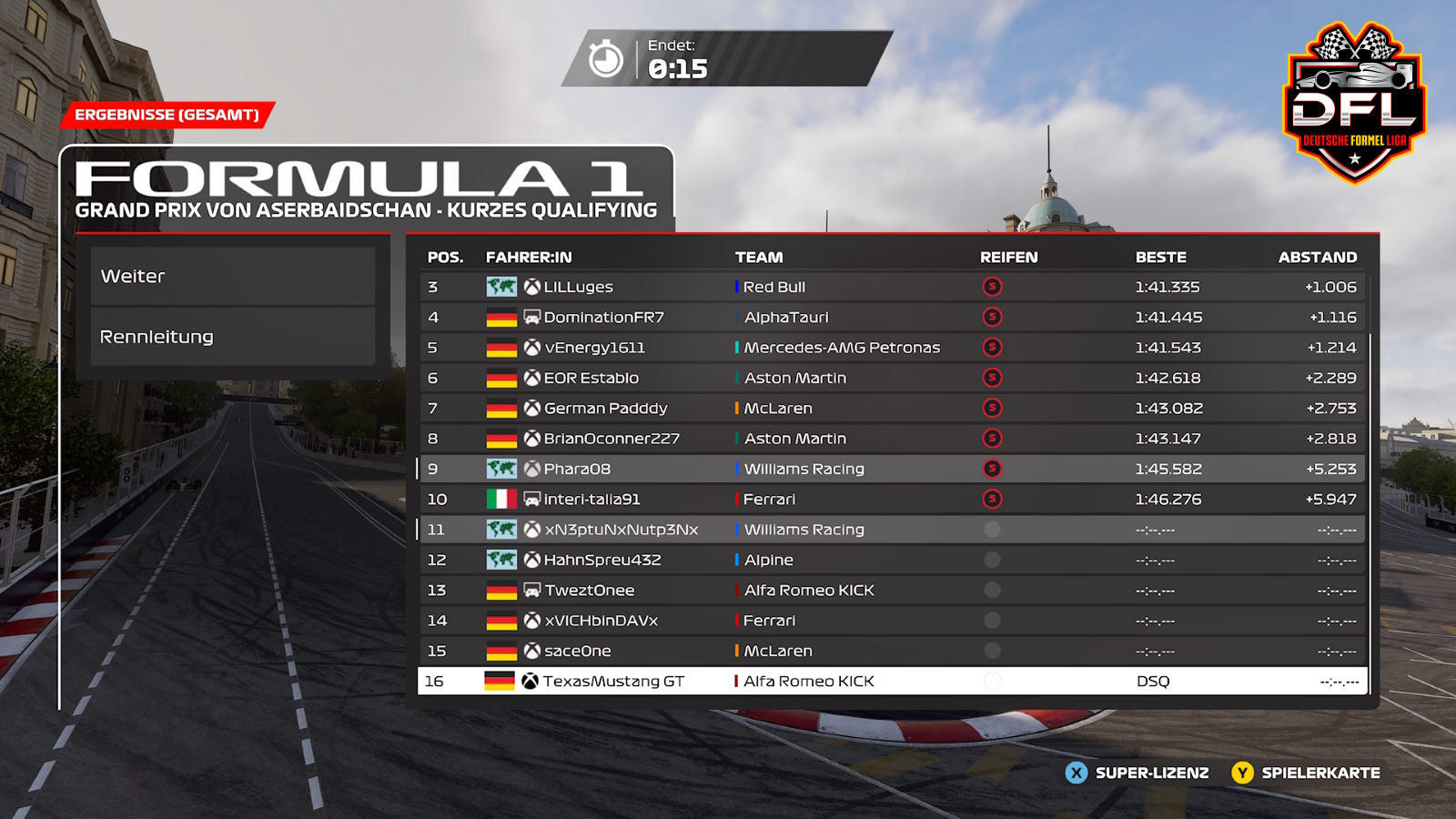Choose DominationFR7's result row
This screenshot has width=1456, height=819.
point(892,318)
